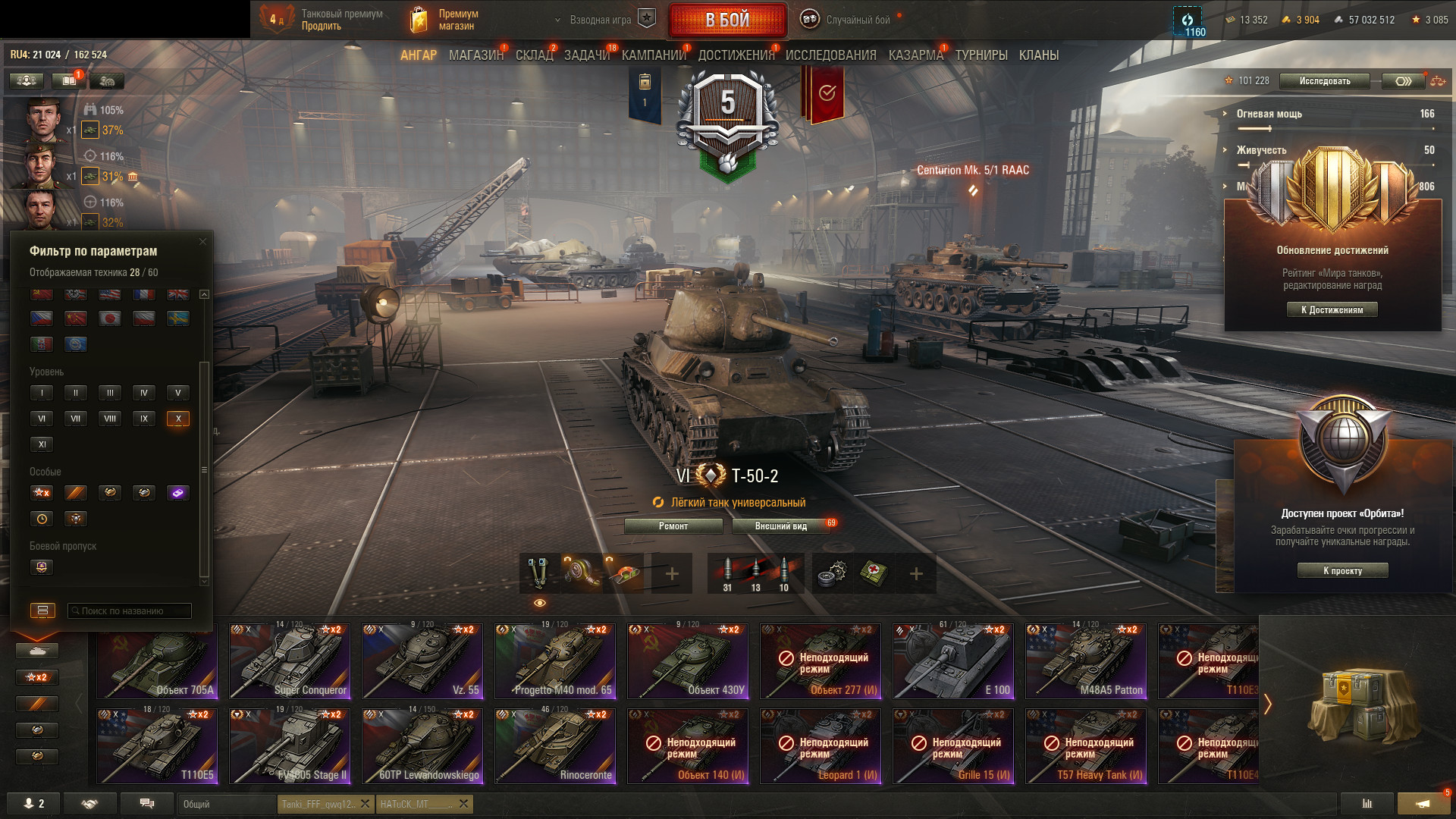Image resolution: width=1456 pixels, height=819 pixels.
Task: Go to the КЛАНЫ tab
Action: [x=1038, y=55]
